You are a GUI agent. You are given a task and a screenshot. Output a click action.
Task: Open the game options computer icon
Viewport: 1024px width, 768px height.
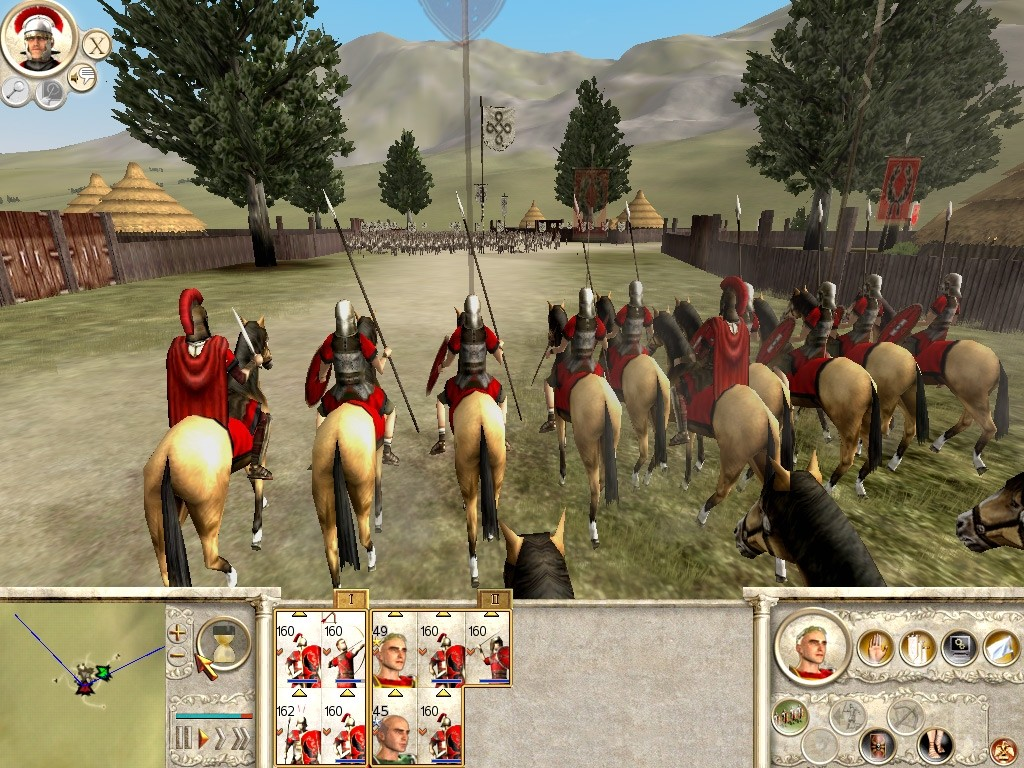click(961, 648)
